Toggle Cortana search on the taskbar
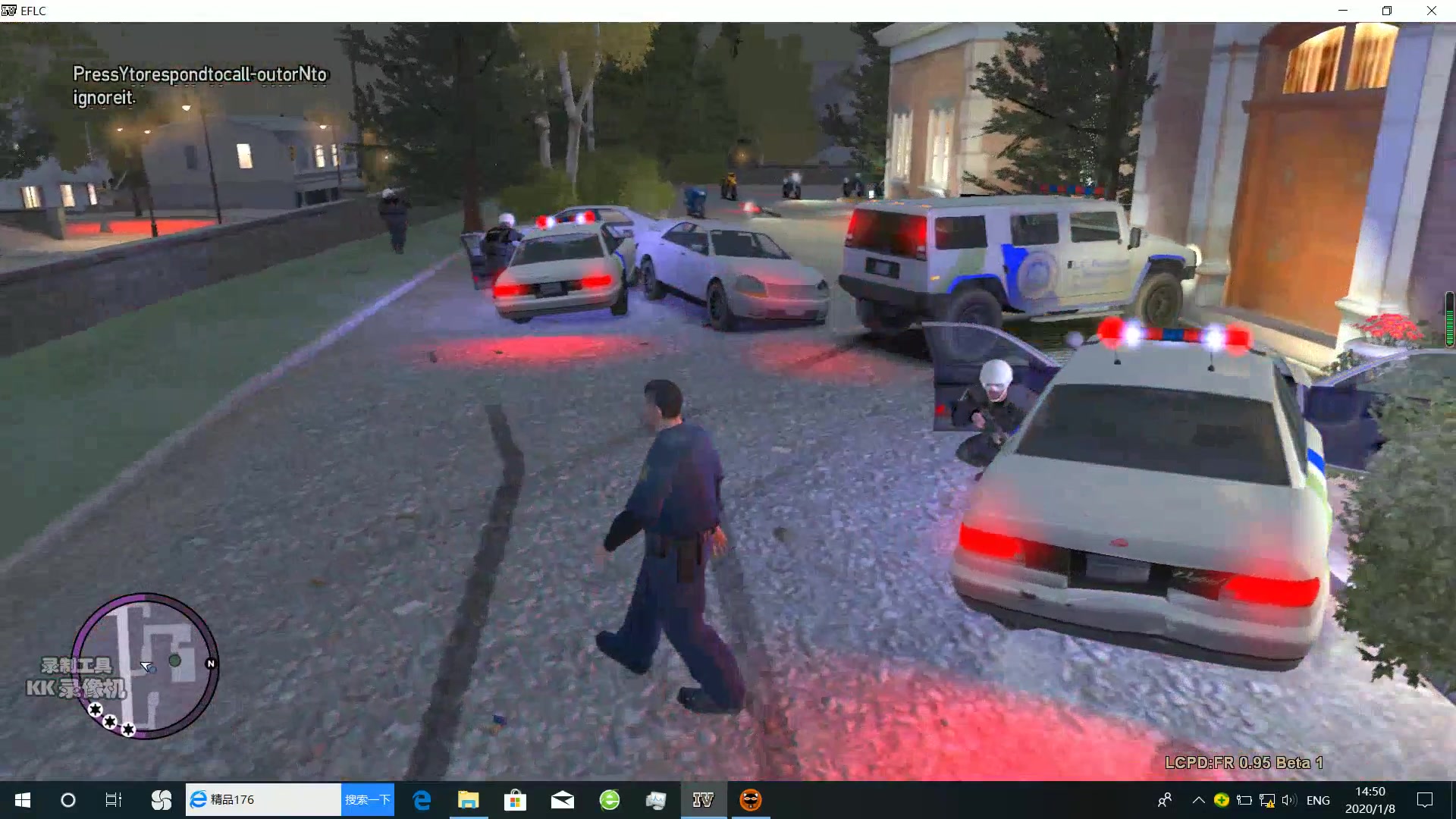 pyautogui.click(x=68, y=799)
